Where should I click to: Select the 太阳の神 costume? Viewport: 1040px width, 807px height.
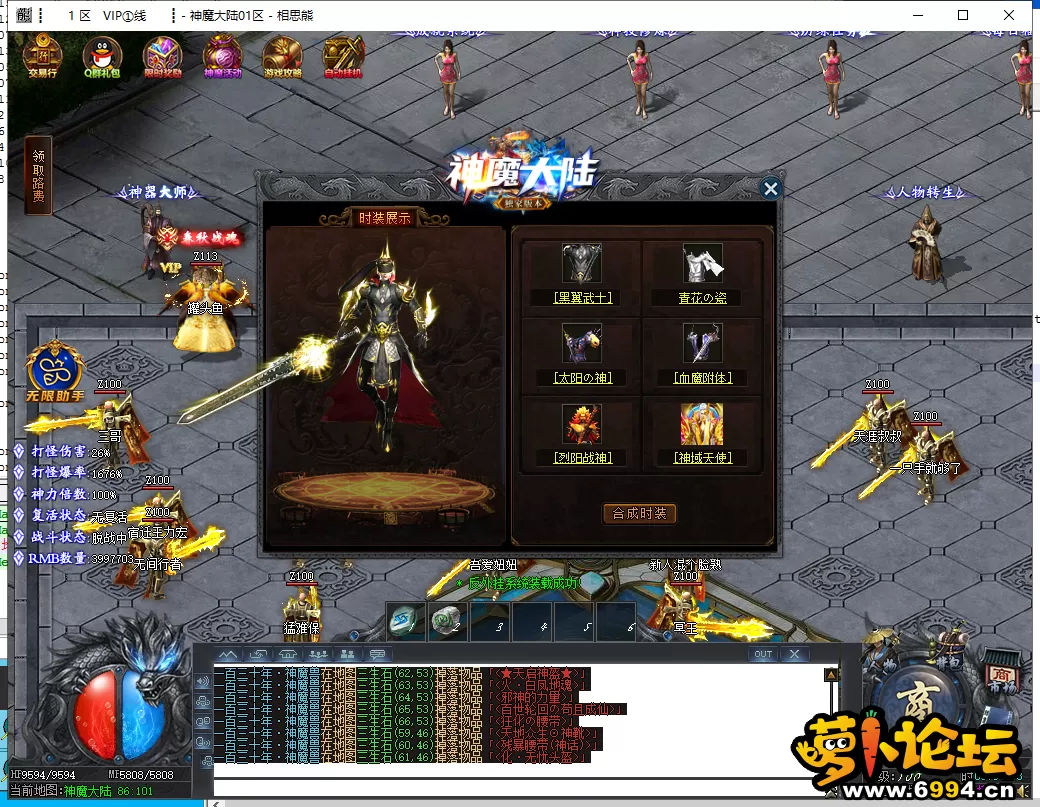[582, 350]
